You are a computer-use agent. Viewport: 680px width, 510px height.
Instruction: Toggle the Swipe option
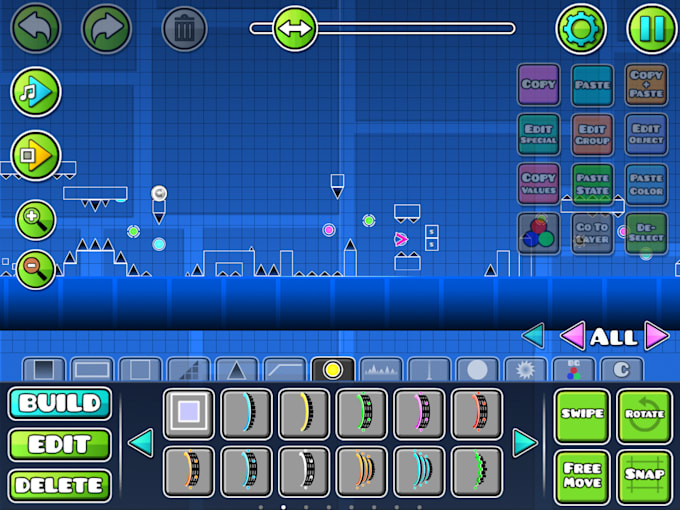click(x=582, y=415)
